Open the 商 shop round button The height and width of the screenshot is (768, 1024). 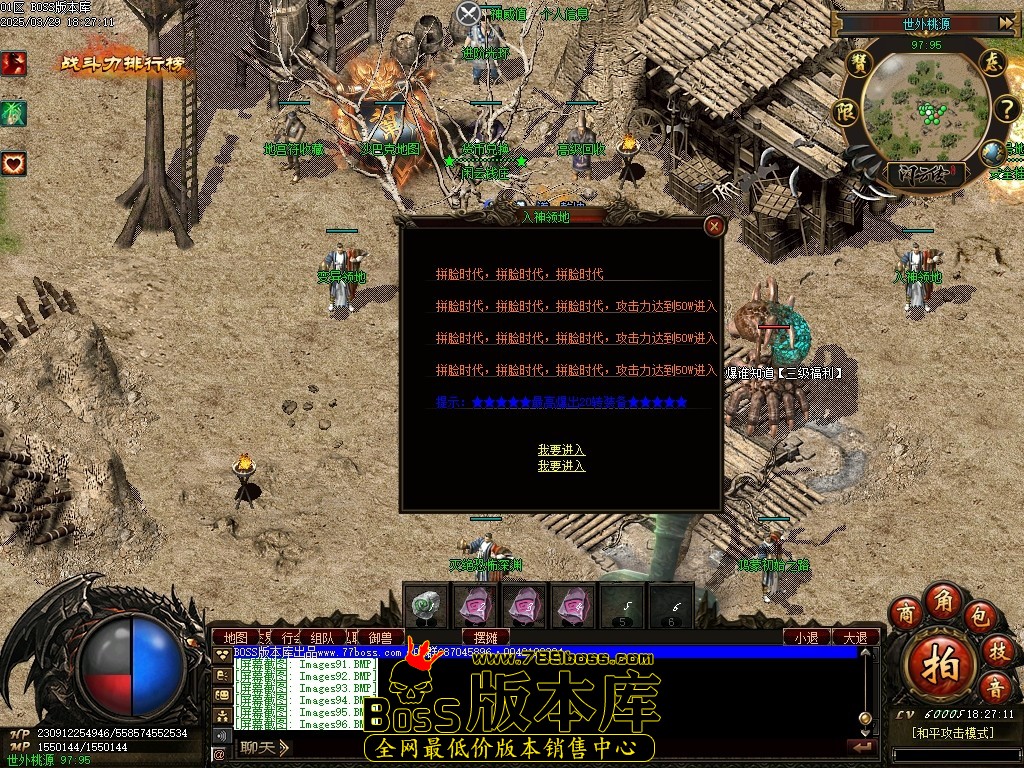pos(906,612)
